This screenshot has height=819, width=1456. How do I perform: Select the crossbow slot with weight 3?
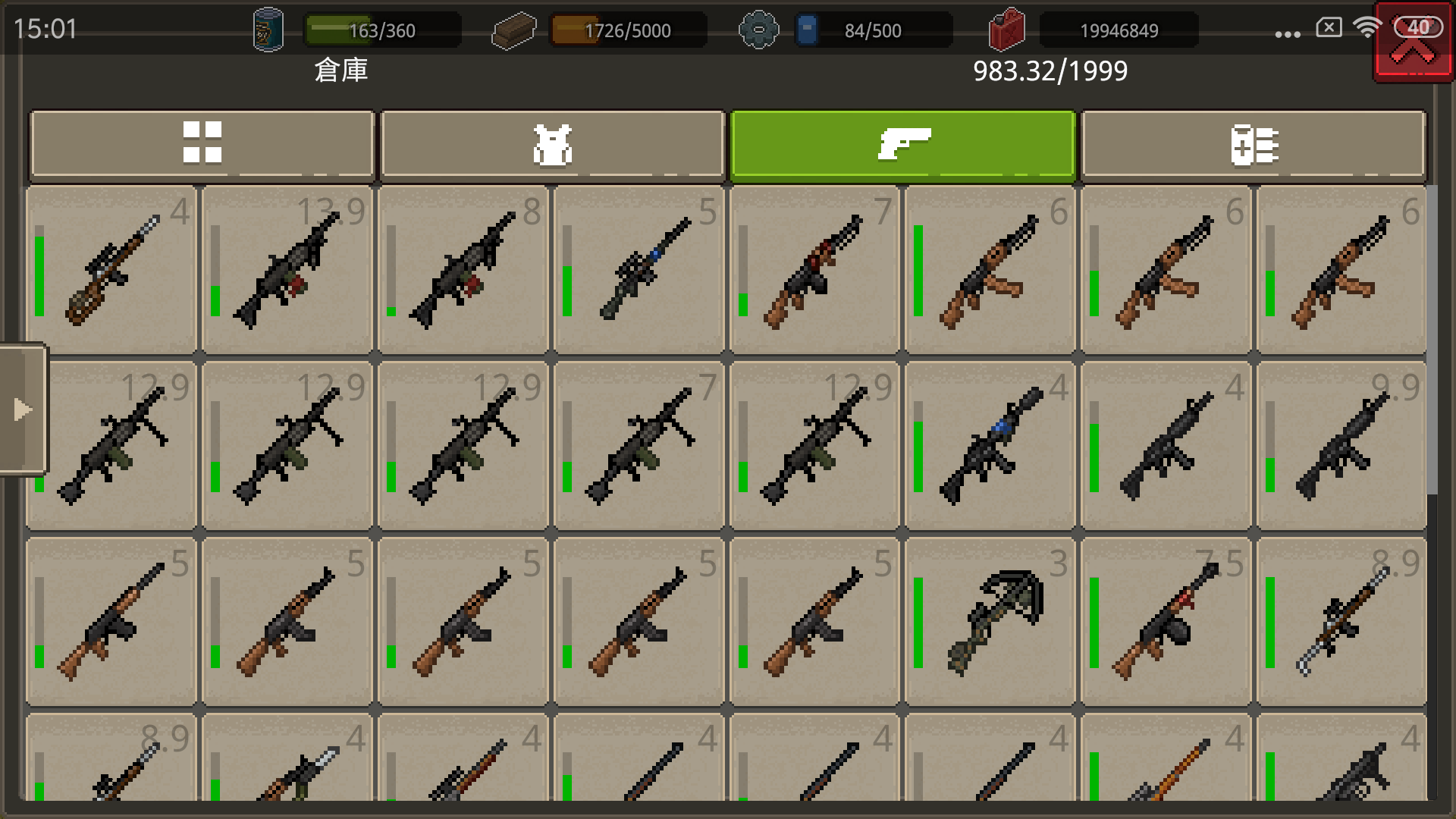coord(990,622)
